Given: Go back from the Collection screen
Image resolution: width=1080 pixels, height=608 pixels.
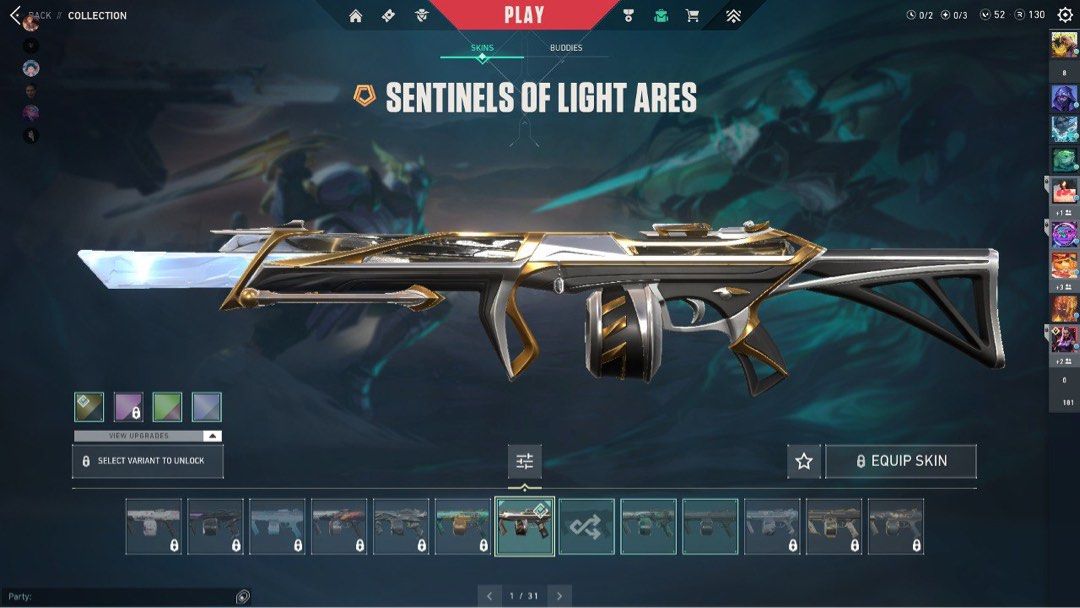Looking at the screenshot, I should click(15, 15).
